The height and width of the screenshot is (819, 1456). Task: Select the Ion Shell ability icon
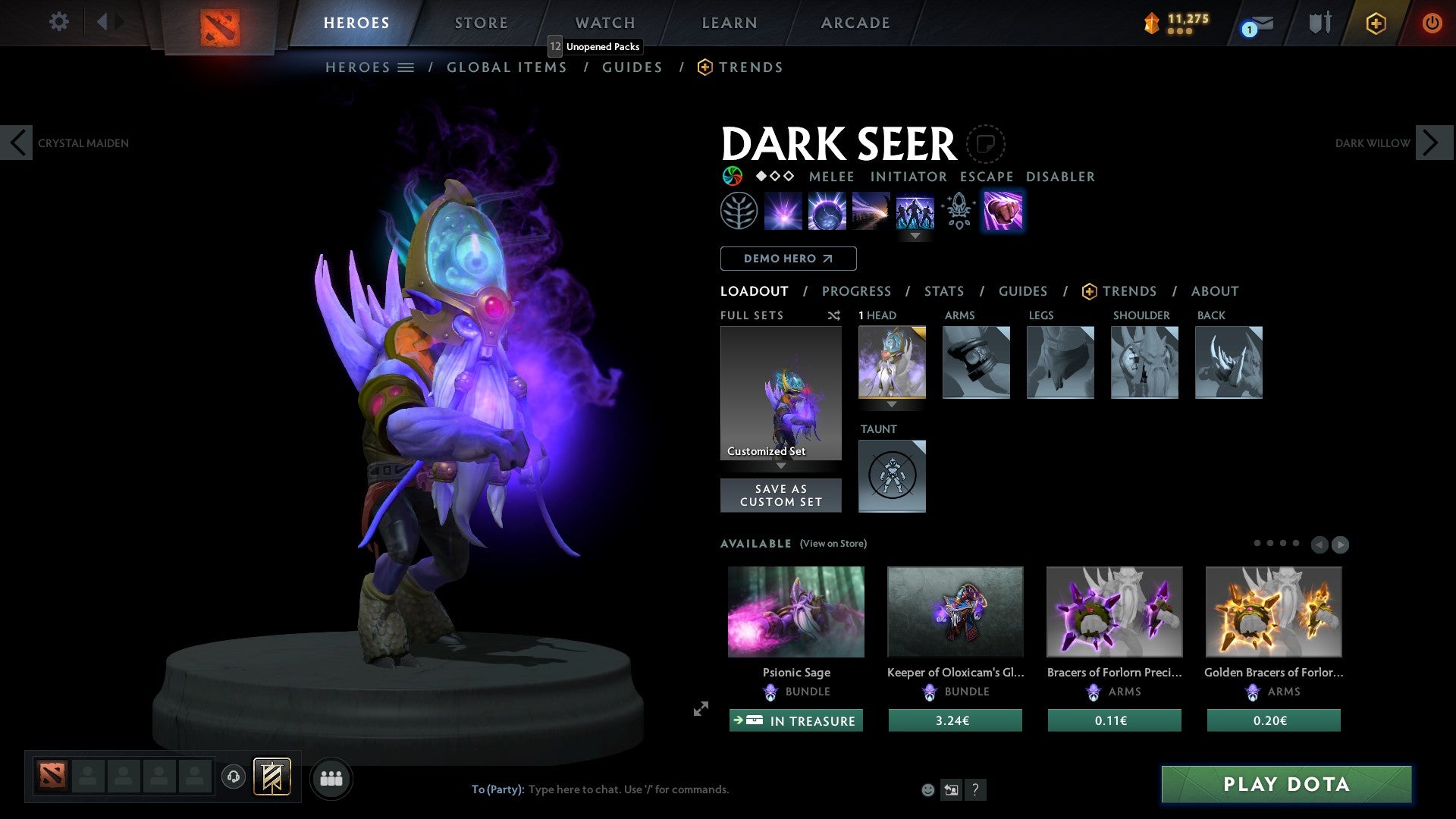[x=826, y=211]
